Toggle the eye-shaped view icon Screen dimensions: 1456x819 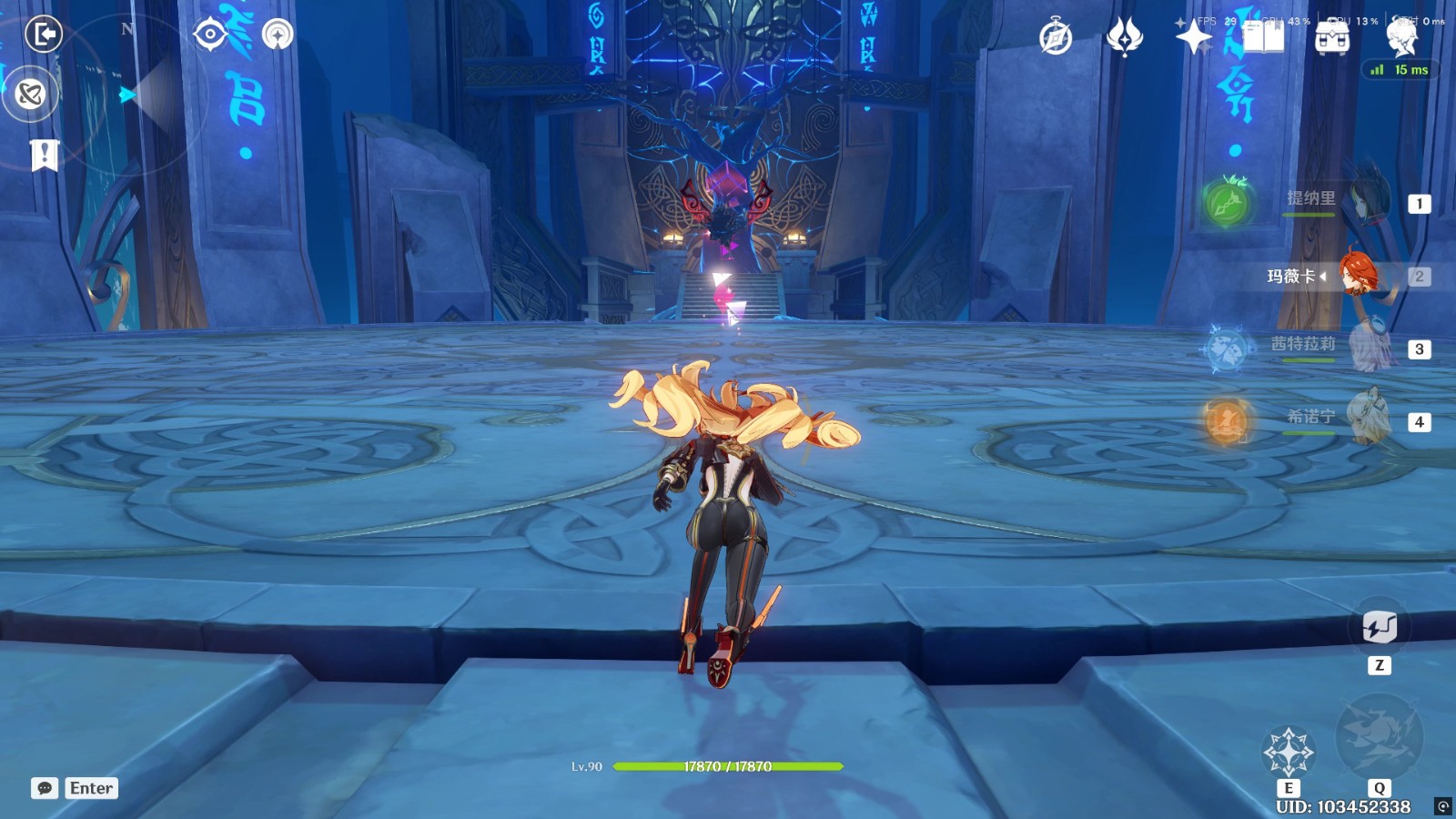click(210, 35)
